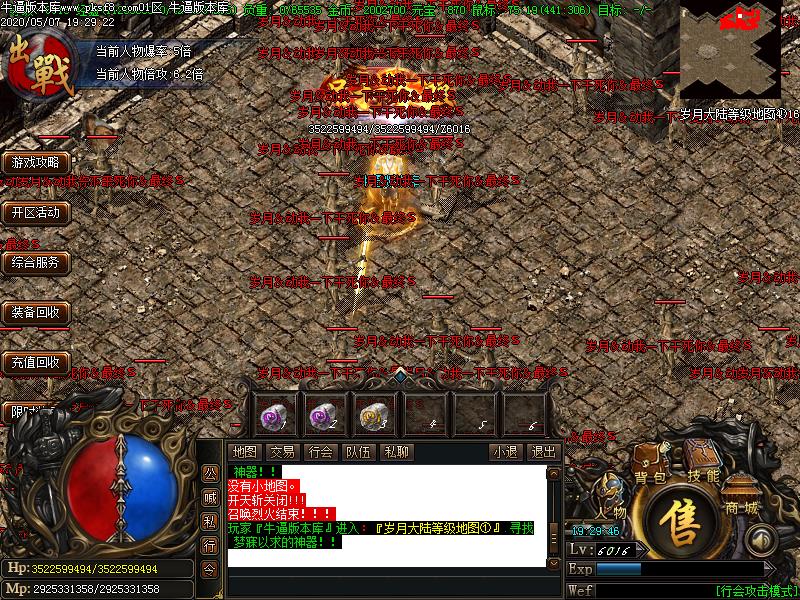
Task: Open the 游戏攻略 game guide button
Action: tap(35, 162)
